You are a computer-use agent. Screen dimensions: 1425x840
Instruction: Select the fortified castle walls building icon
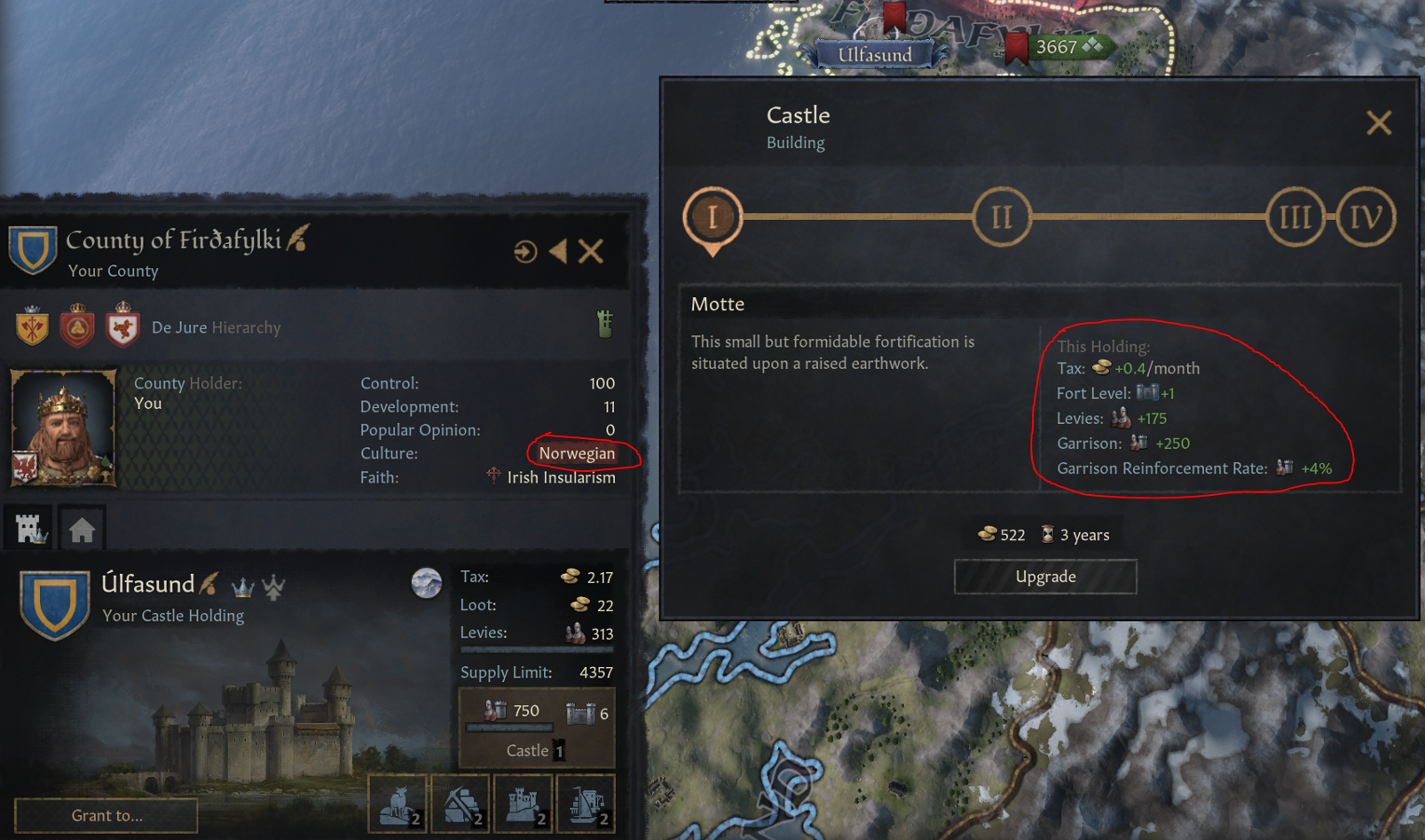[x=523, y=803]
